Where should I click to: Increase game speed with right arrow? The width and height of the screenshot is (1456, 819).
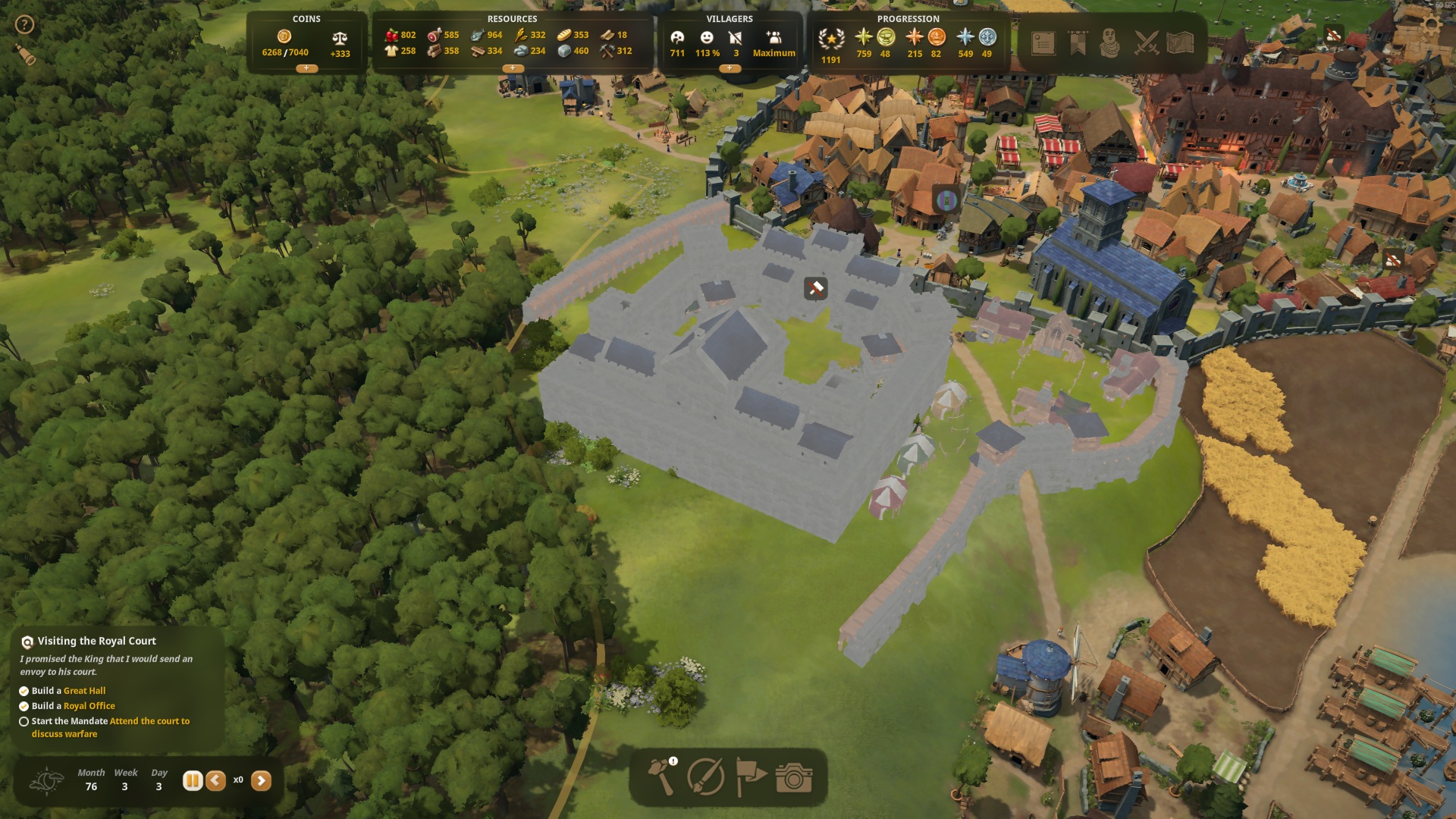[261, 780]
